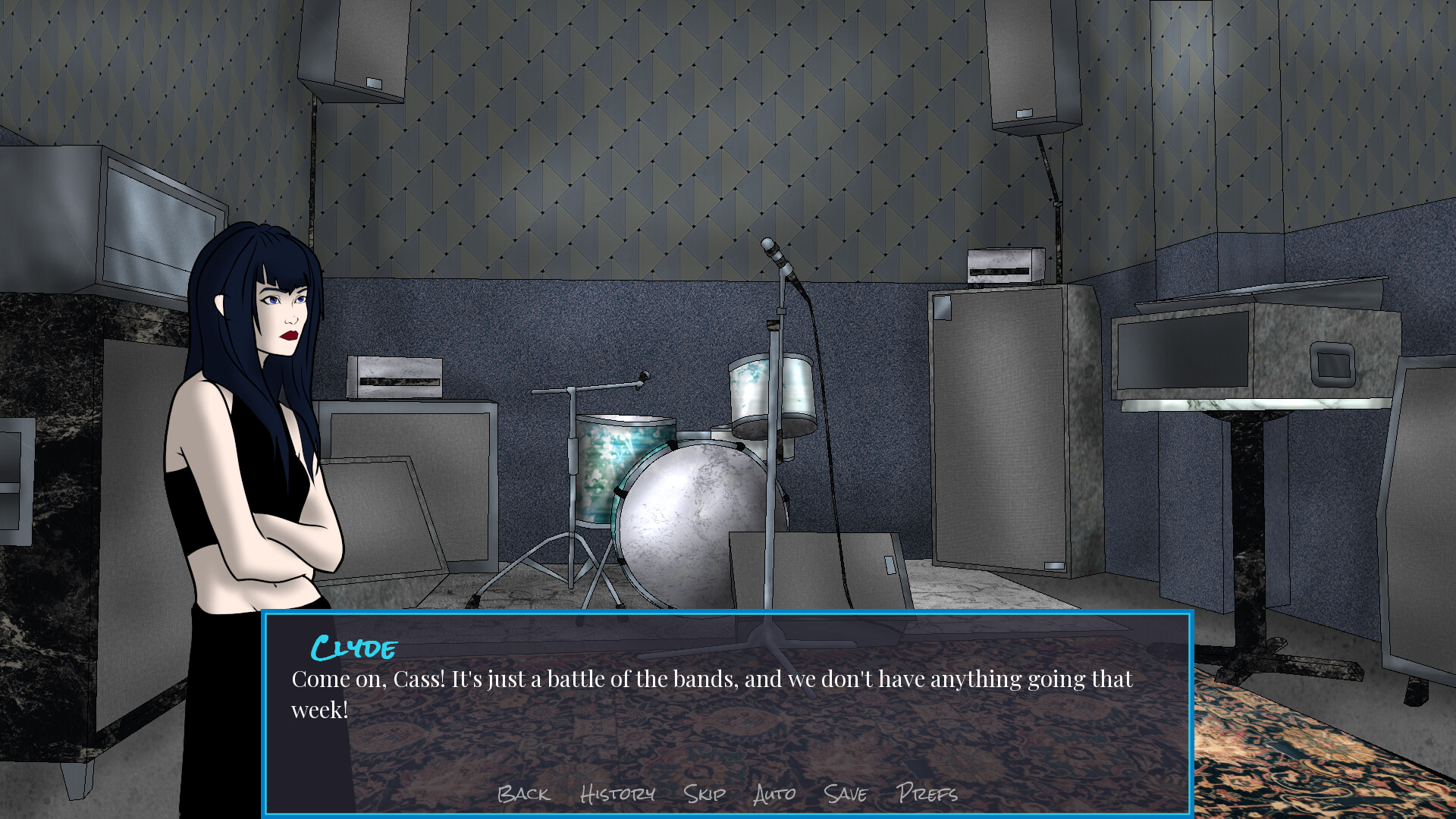Enable Skip mode

(x=704, y=795)
